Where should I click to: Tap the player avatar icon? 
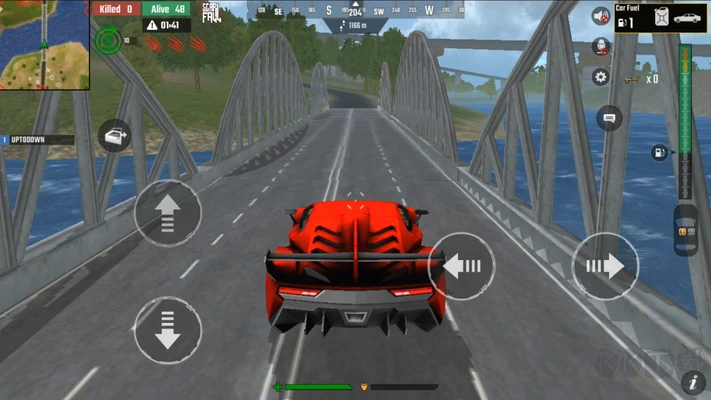point(601,46)
